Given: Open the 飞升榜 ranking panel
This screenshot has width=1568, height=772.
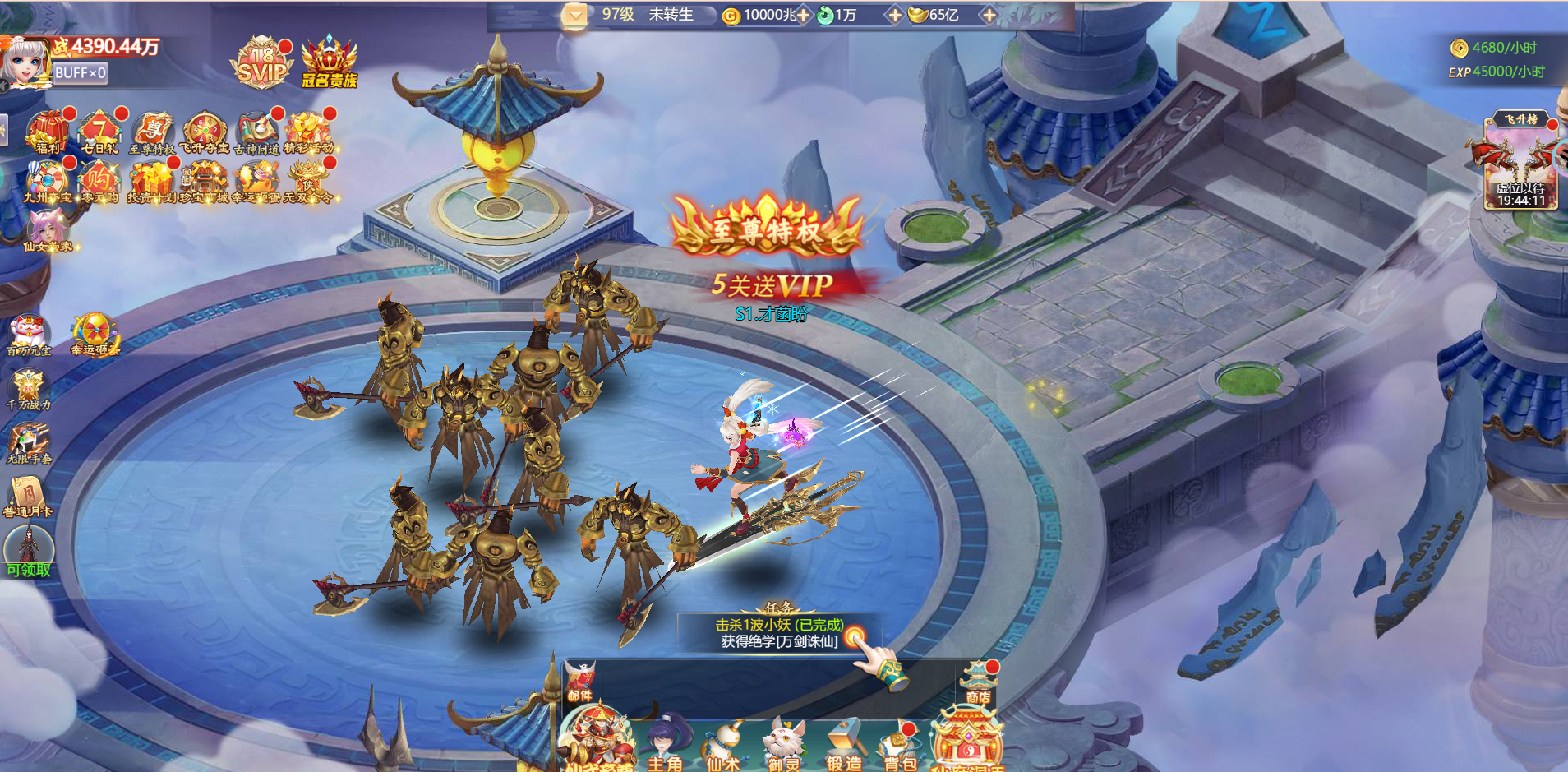Looking at the screenshot, I should coord(1520,161).
